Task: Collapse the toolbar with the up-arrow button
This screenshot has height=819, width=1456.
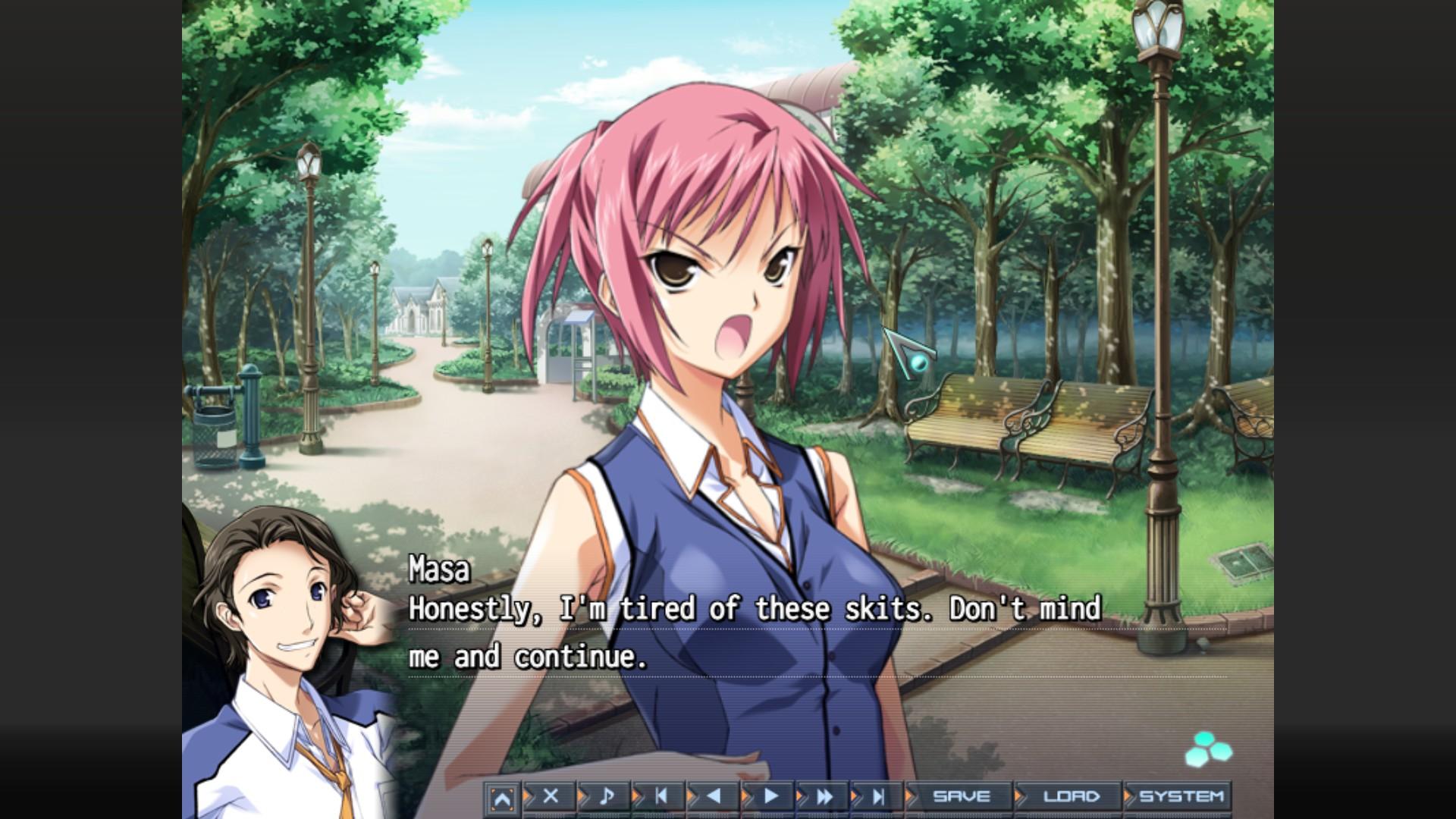Action: [501, 799]
